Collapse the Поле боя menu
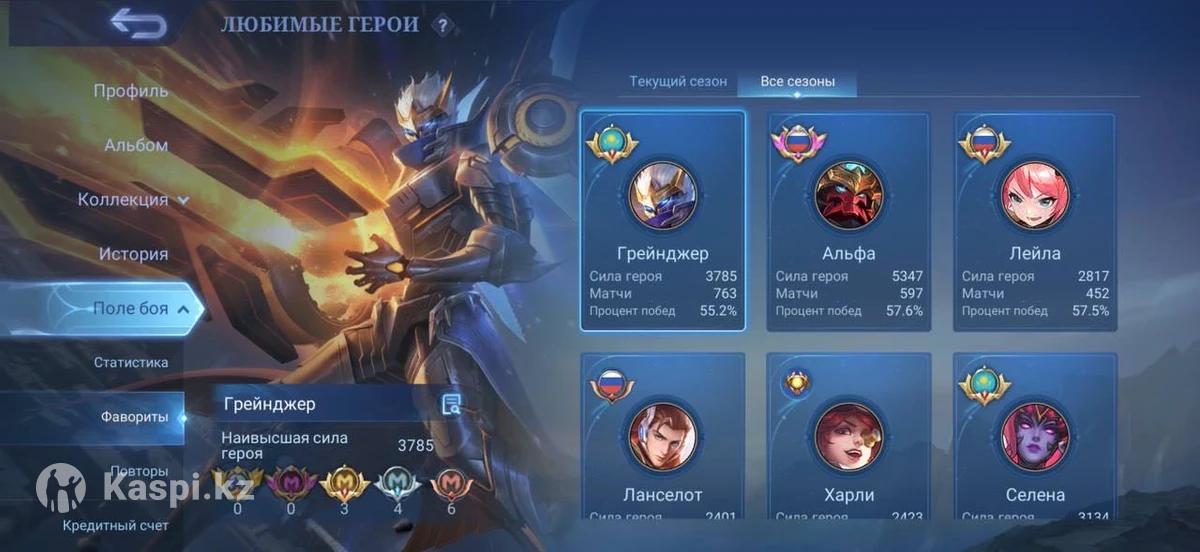The height and width of the screenshot is (552, 1200). point(140,309)
